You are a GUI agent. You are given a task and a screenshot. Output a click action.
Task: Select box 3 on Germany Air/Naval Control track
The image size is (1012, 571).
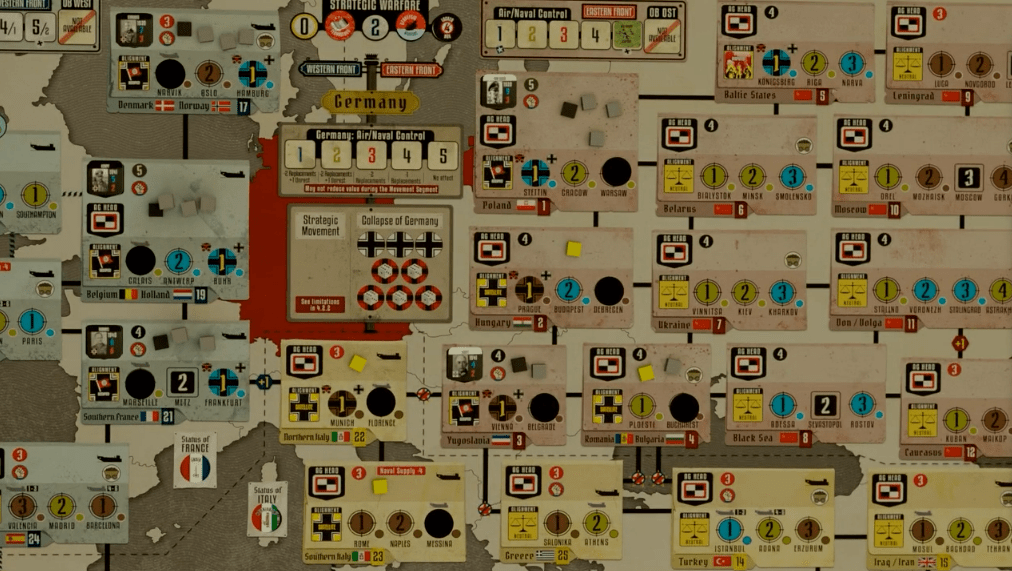coord(372,155)
